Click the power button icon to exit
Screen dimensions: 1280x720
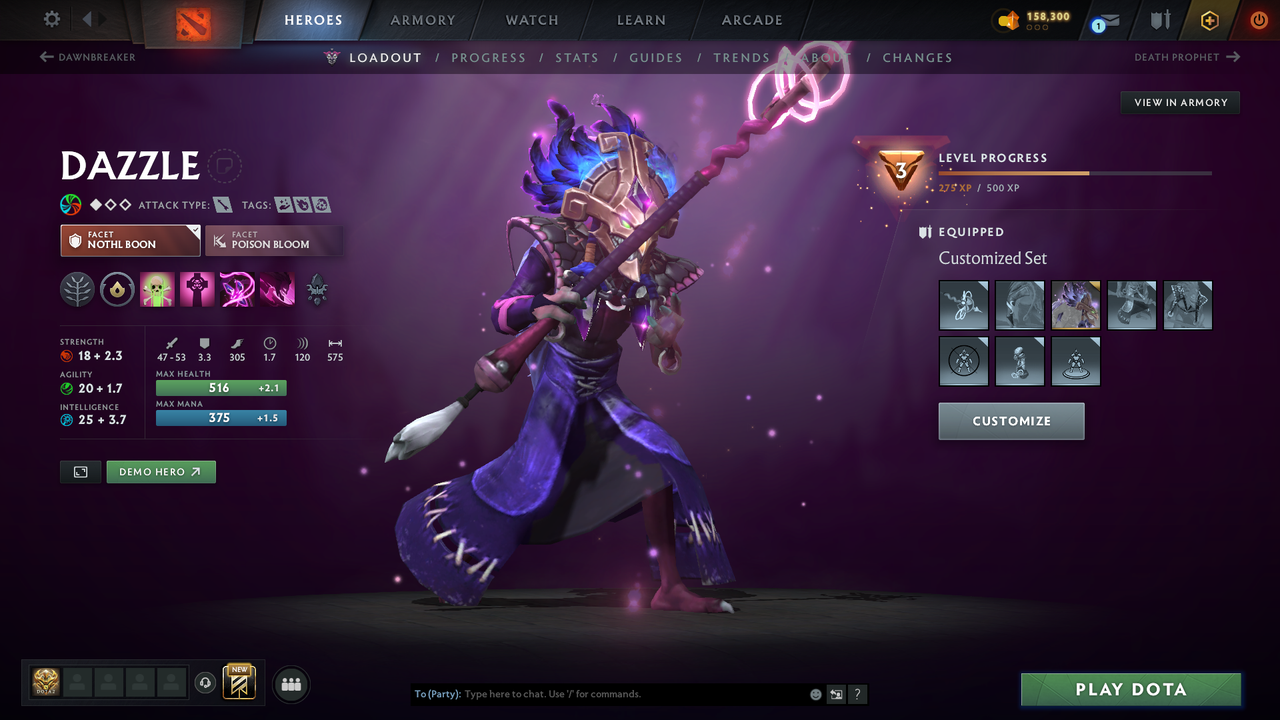pos(1258,20)
